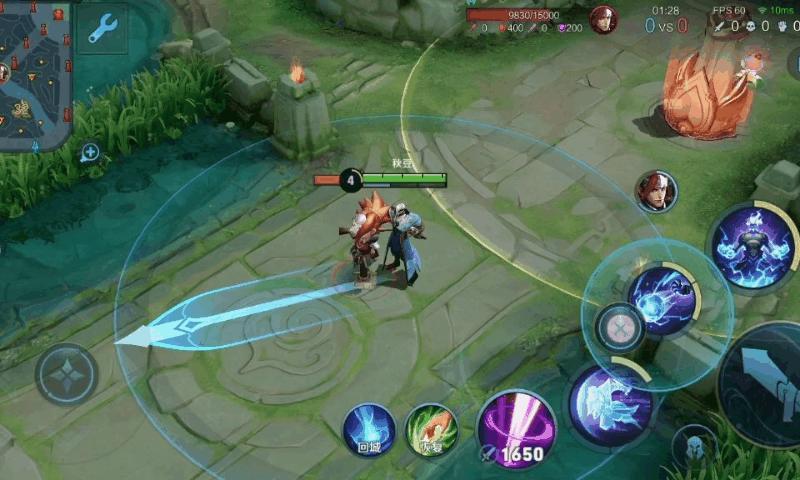
Task: Buy the suggested 1650 gold item
Action: 516,430
